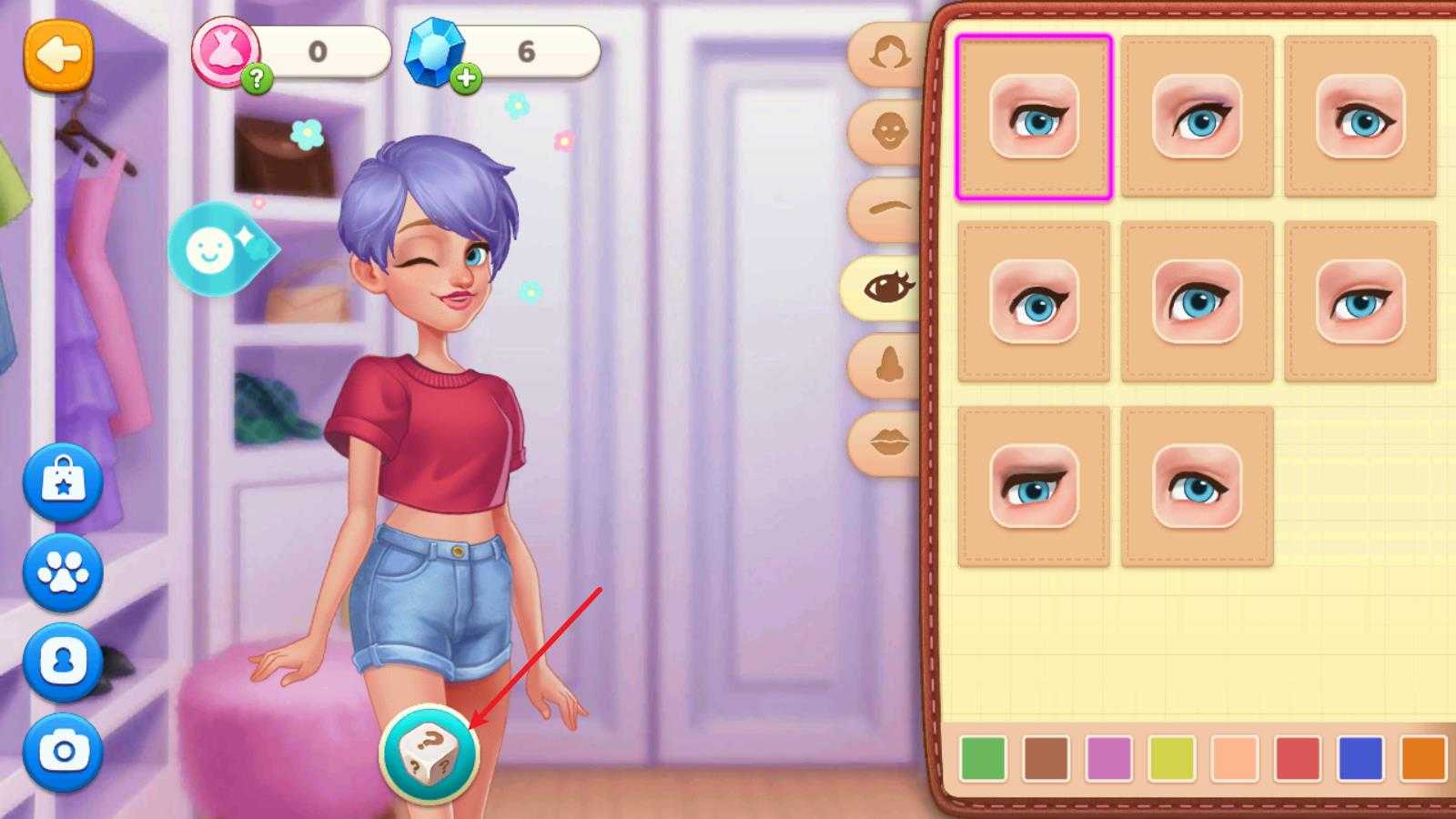Open the character profile button
The image size is (1456, 819).
tap(63, 662)
